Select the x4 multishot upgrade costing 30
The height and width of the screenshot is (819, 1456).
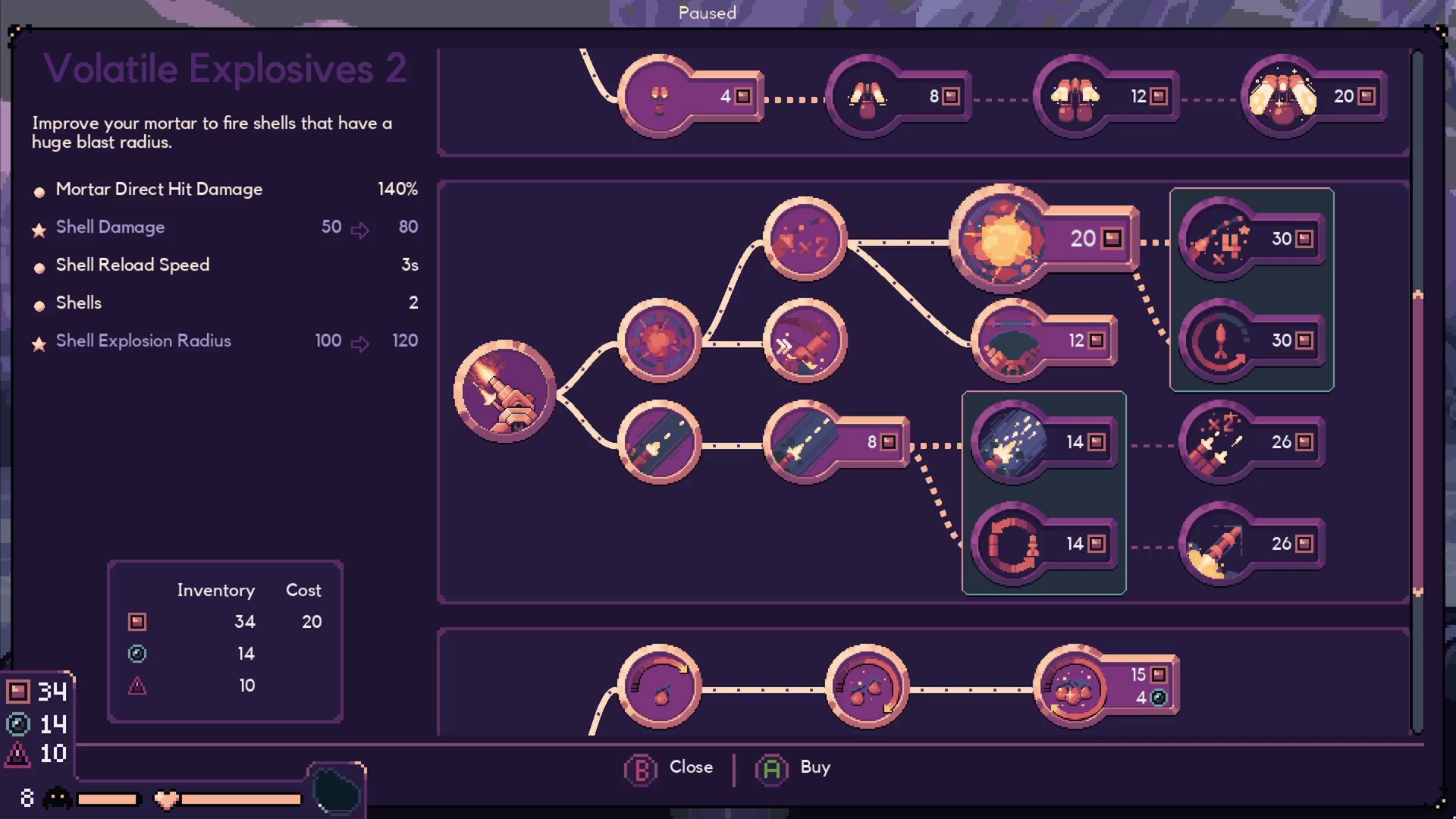pyautogui.click(x=1221, y=238)
